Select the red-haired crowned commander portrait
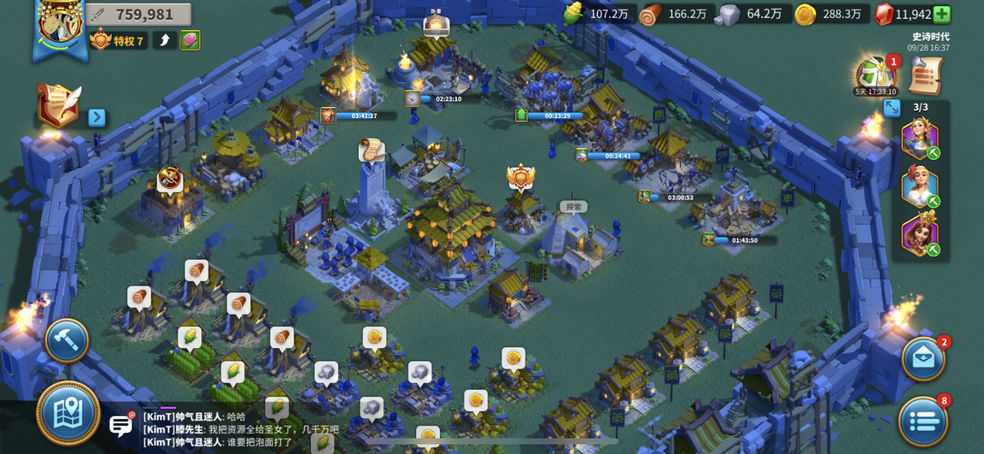 920,234
